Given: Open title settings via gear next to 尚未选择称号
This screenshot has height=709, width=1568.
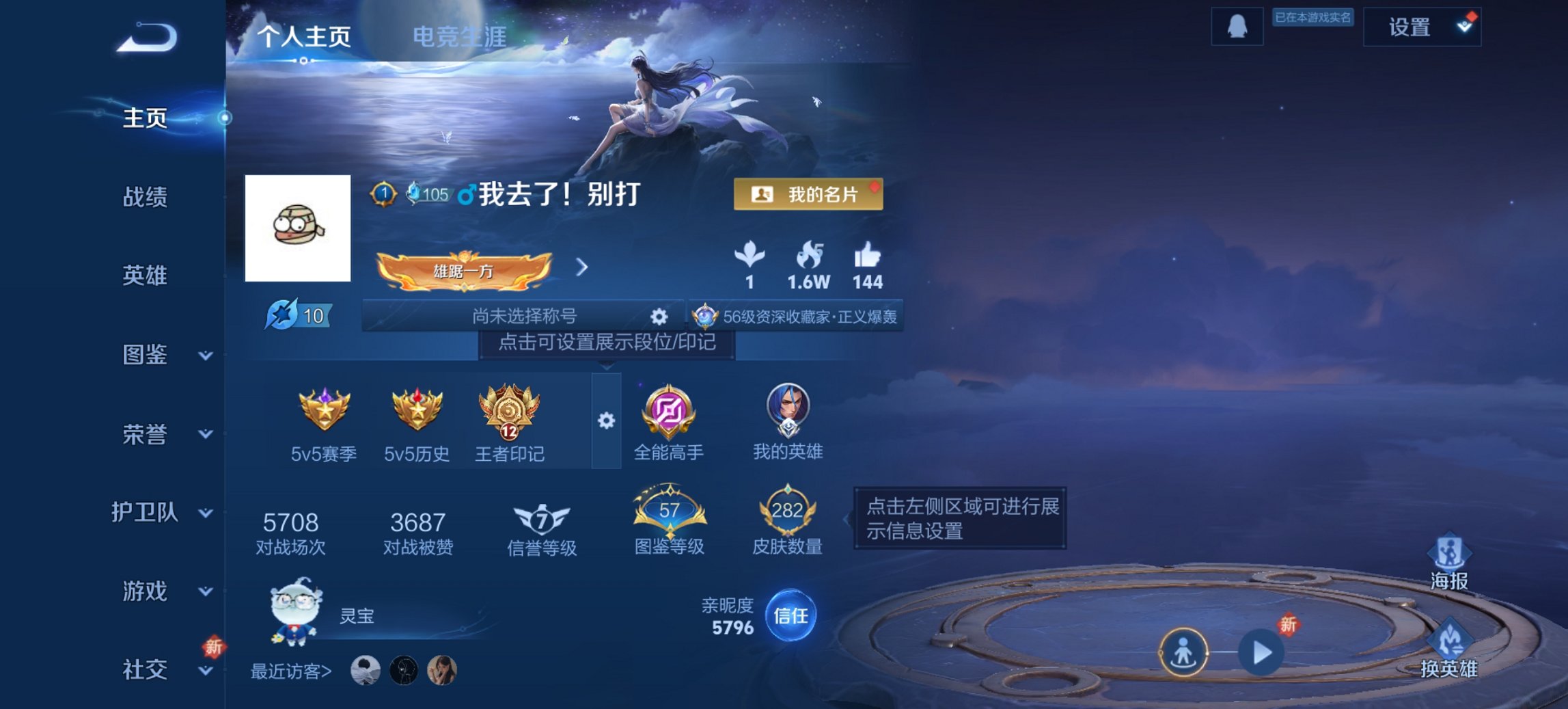Looking at the screenshot, I should click(x=658, y=316).
